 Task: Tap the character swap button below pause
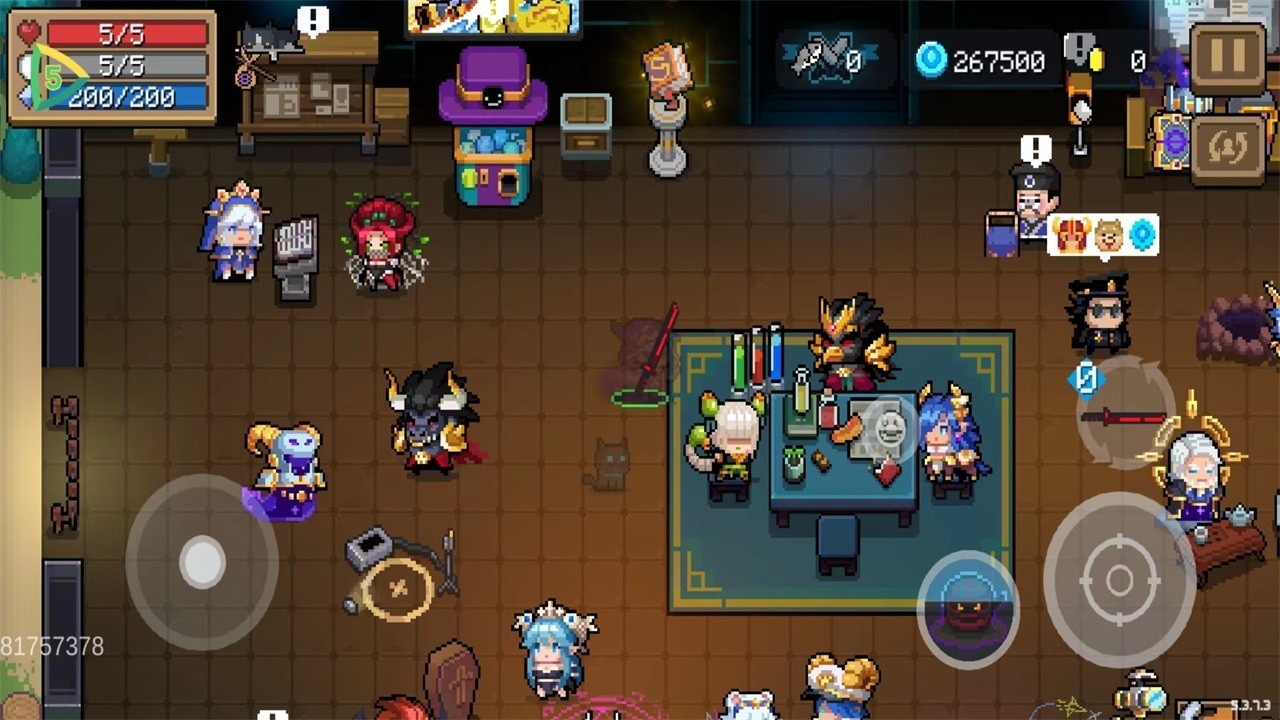tap(1228, 148)
